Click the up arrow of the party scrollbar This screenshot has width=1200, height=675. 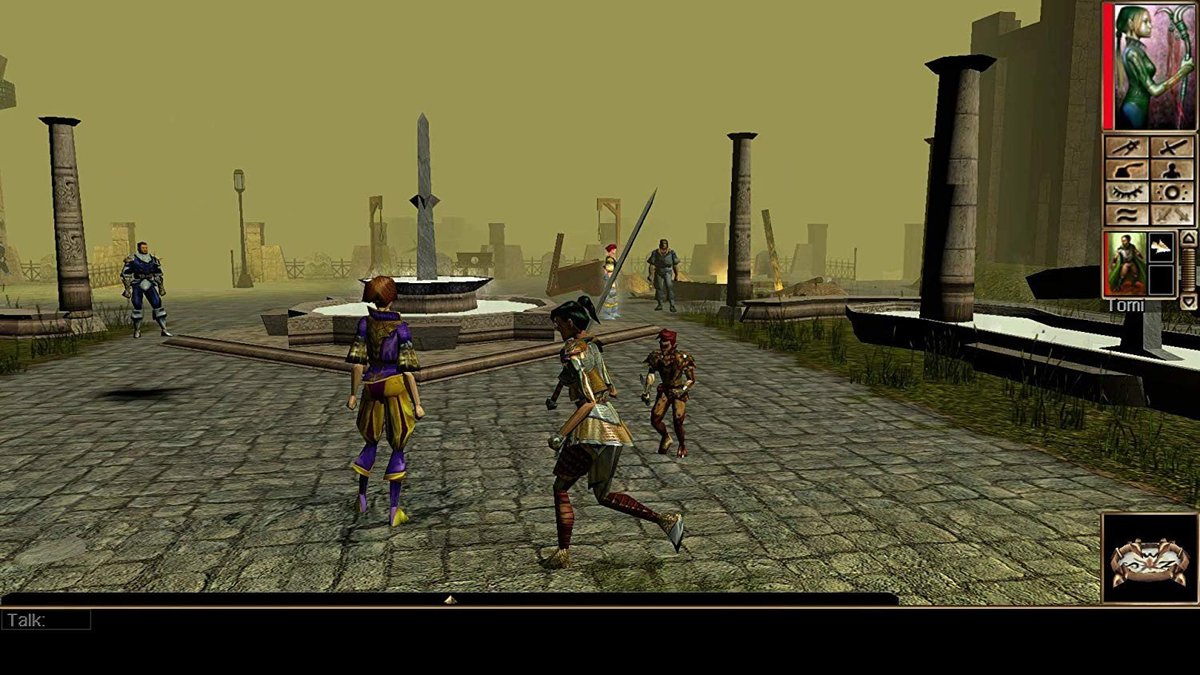(1188, 238)
